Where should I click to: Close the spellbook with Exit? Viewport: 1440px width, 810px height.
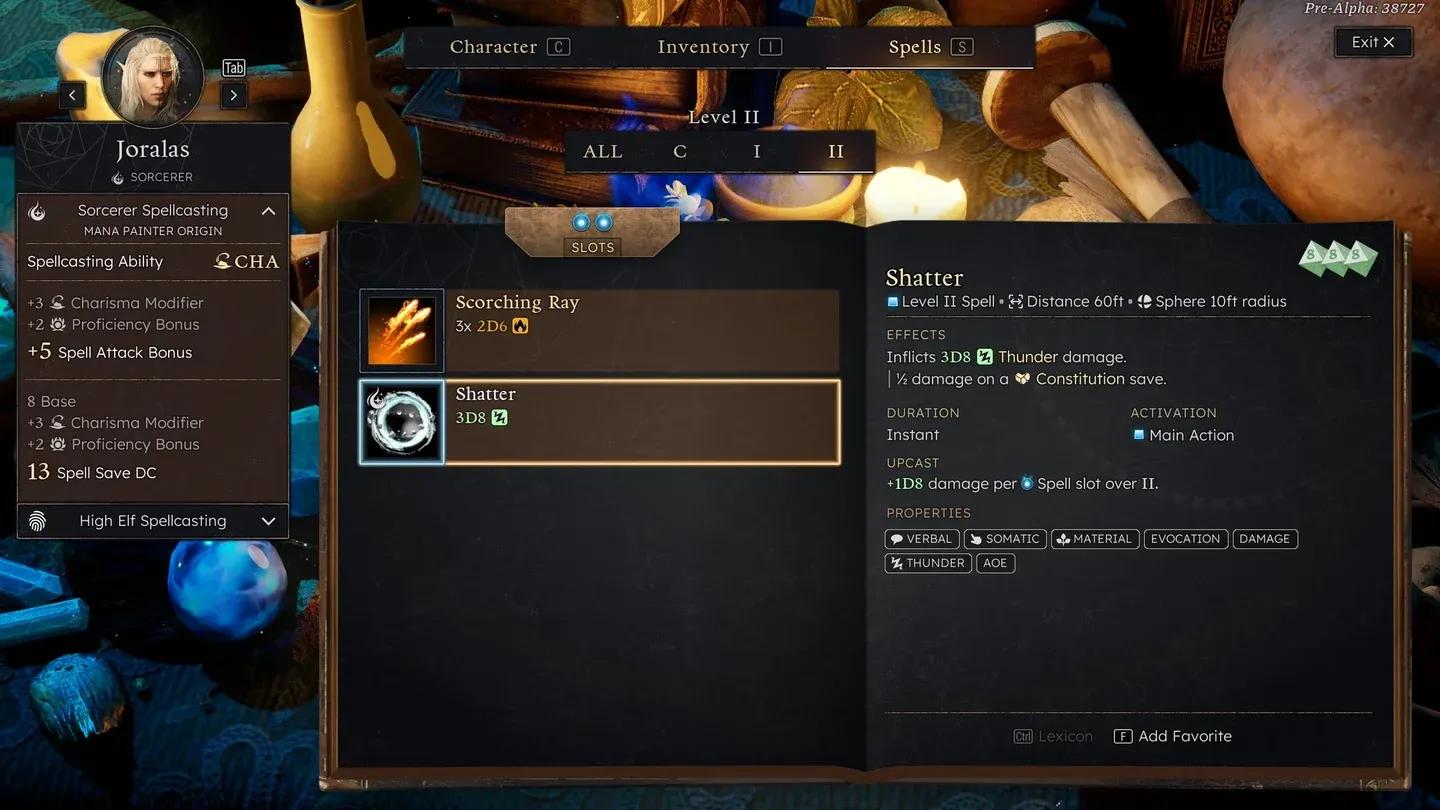pos(1373,42)
